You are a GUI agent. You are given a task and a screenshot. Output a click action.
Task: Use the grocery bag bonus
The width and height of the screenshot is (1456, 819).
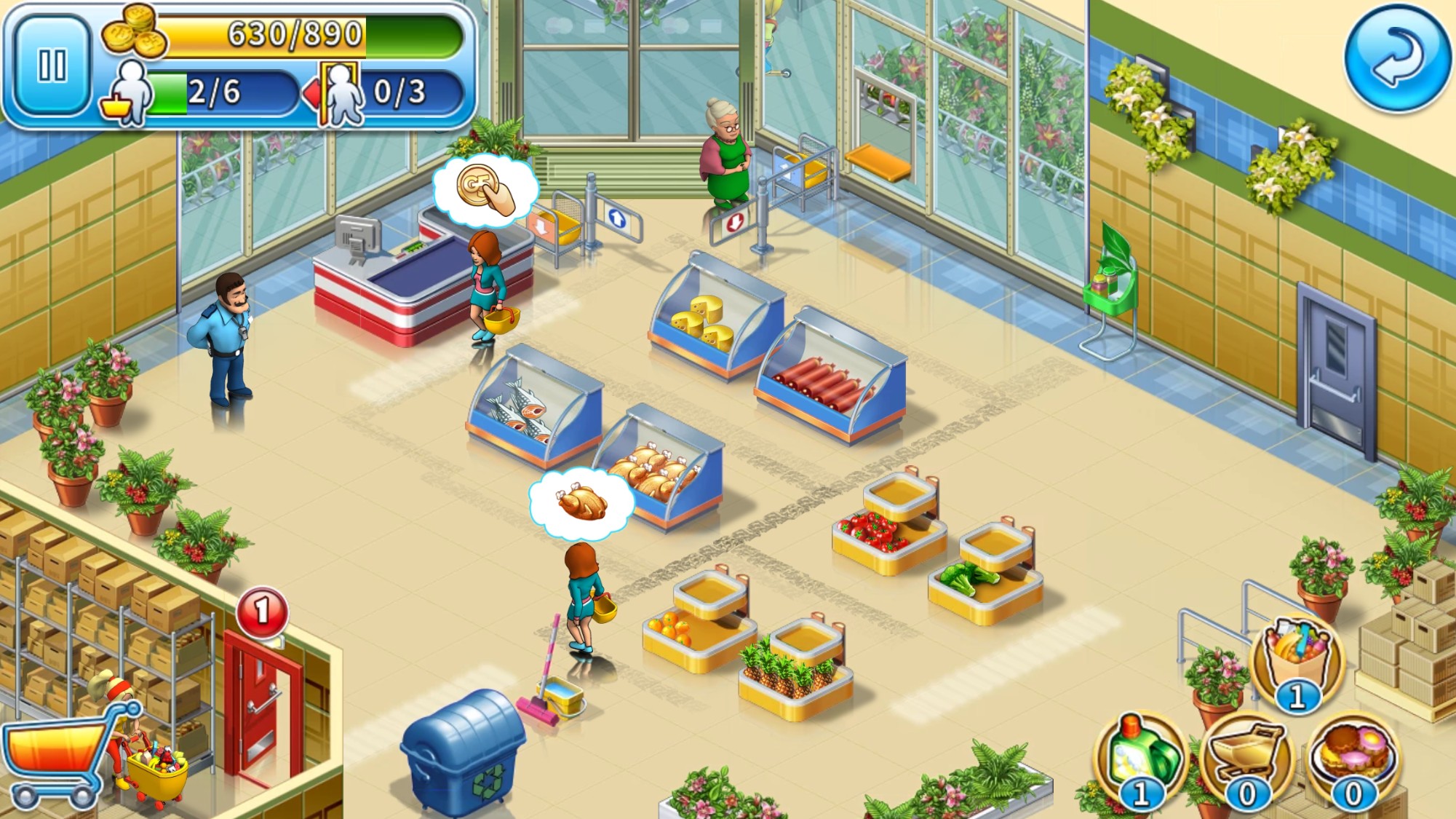pyautogui.click(x=1297, y=657)
